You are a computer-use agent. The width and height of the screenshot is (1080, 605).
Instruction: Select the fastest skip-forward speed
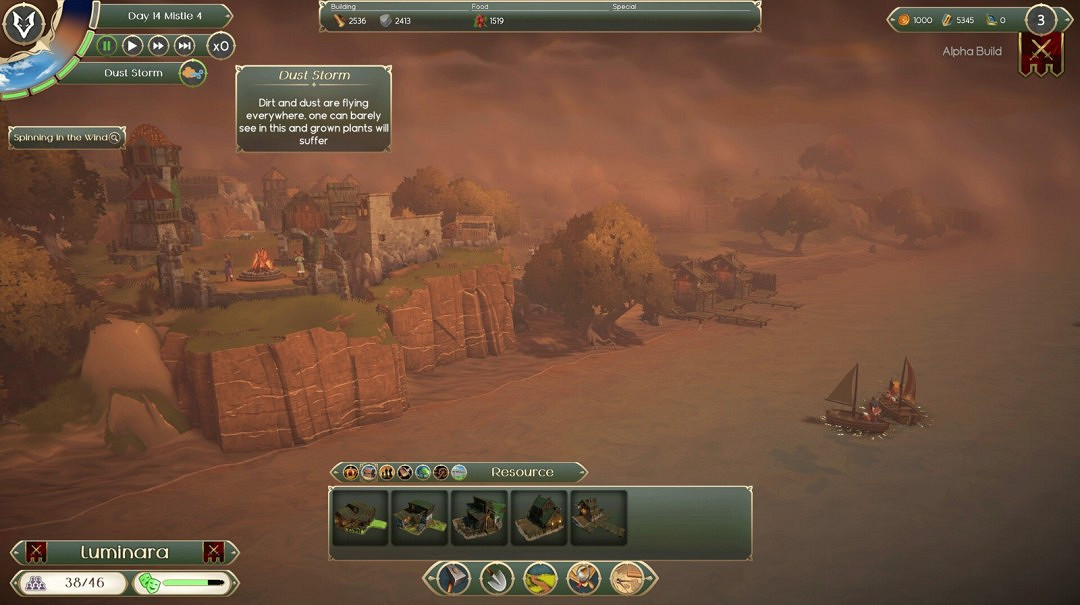(x=184, y=45)
